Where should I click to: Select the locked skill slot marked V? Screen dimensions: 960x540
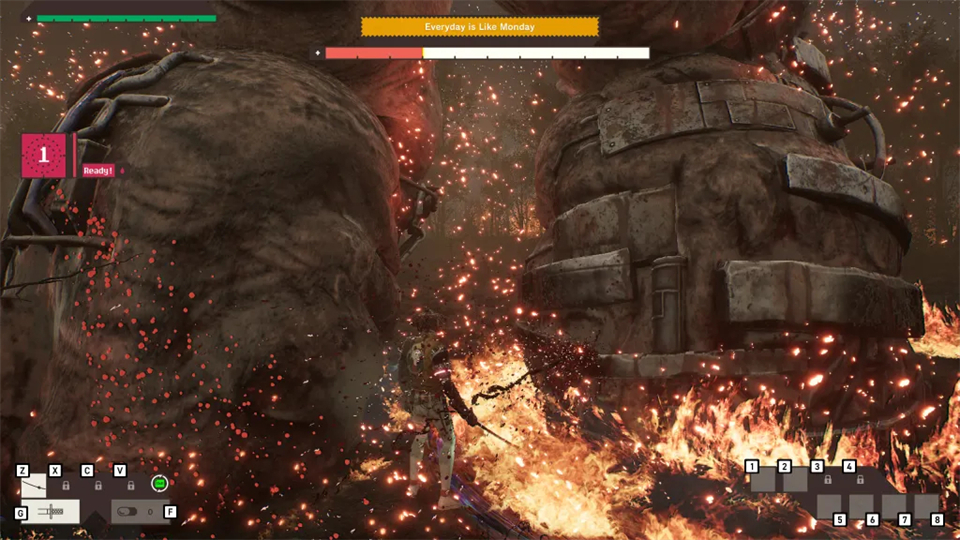tap(130, 485)
